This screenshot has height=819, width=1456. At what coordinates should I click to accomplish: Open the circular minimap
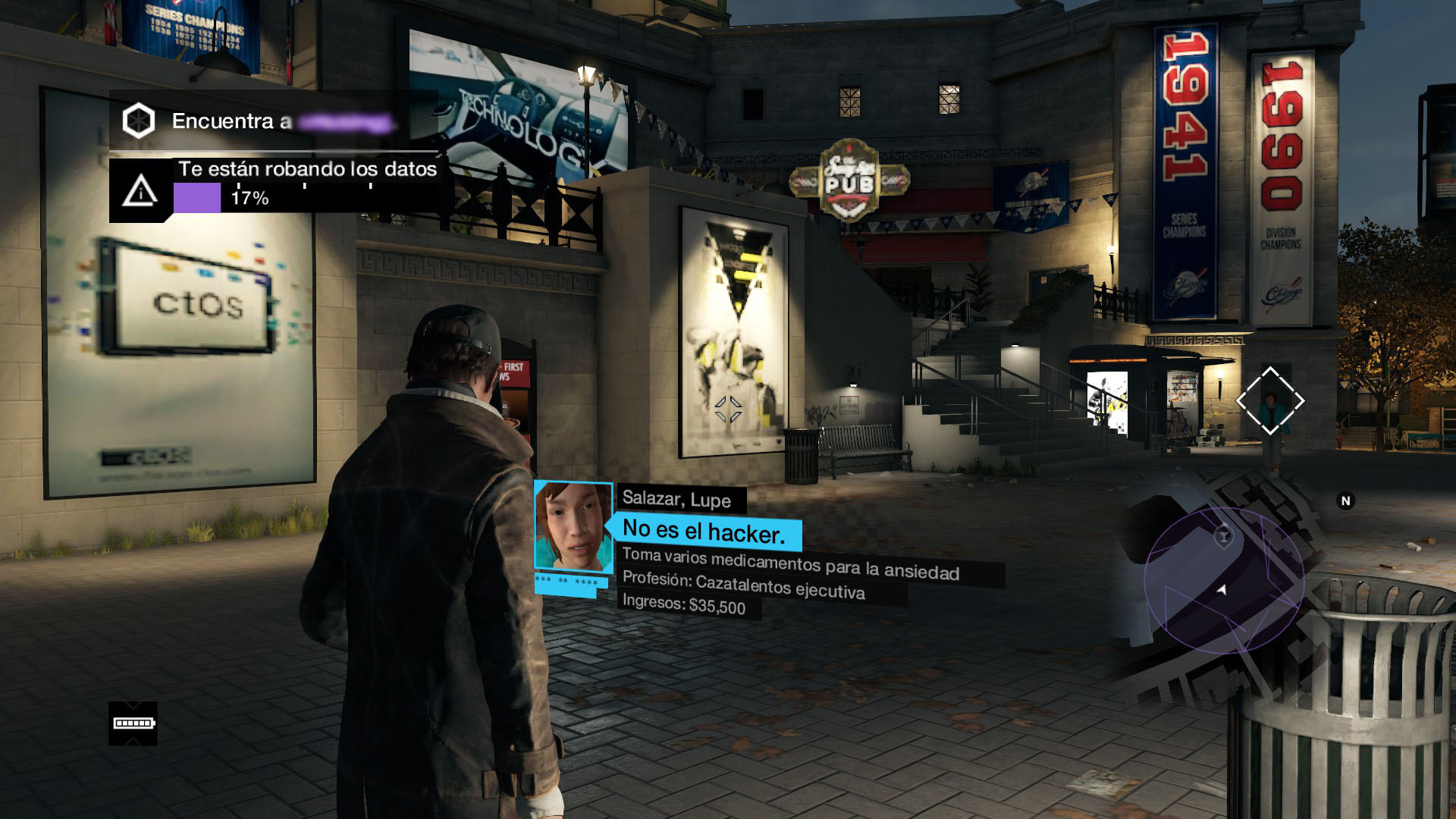tap(1223, 580)
